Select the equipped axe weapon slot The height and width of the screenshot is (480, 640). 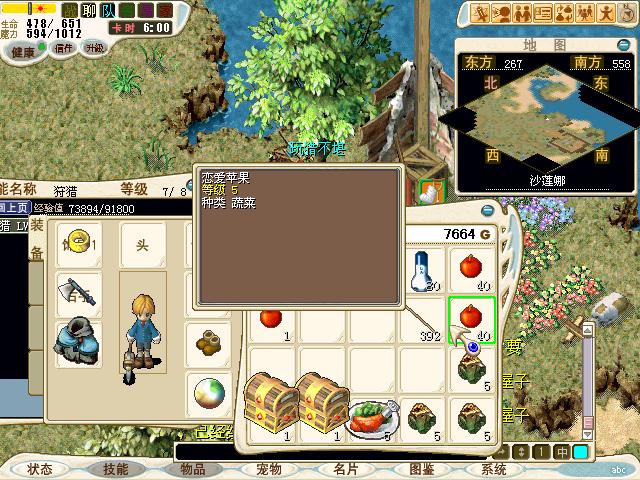79,294
